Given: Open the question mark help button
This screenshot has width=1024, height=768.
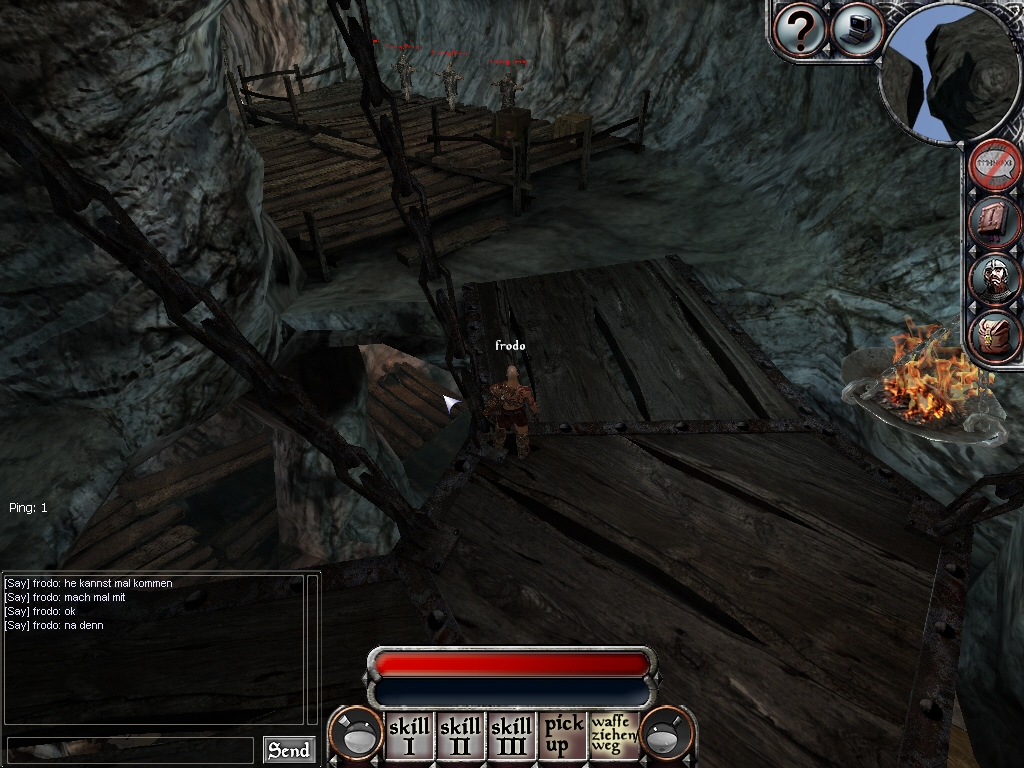Looking at the screenshot, I should click(x=800, y=30).
